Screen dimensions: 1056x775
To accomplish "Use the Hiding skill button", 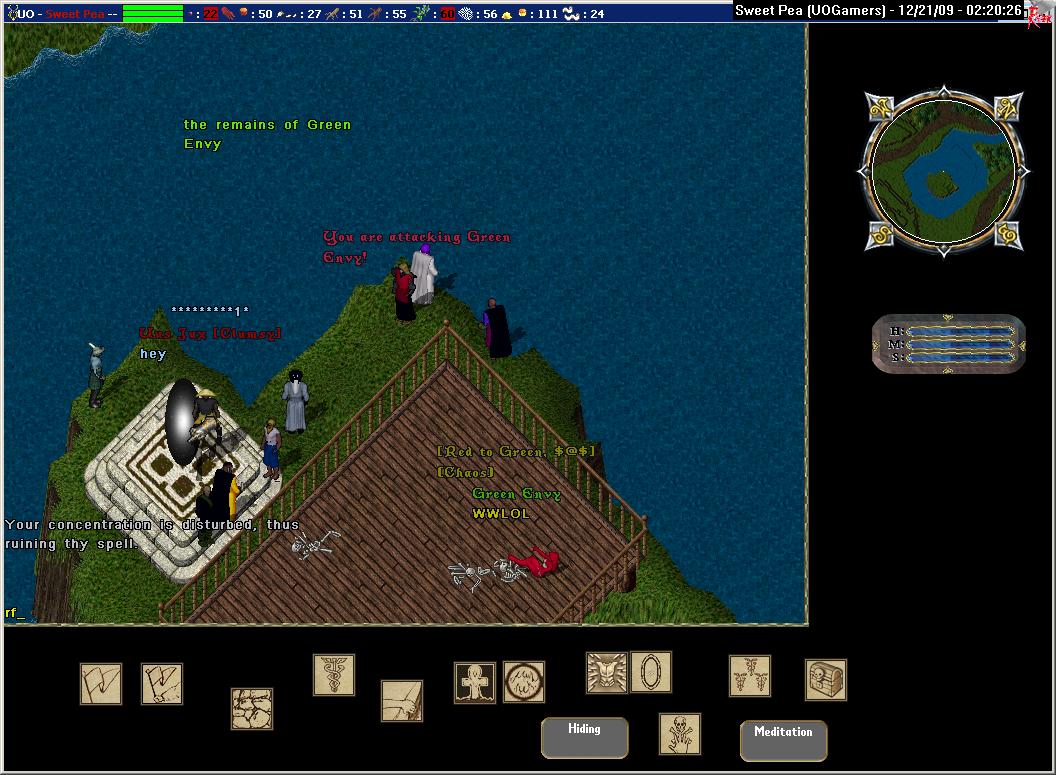I will (585, 738).
